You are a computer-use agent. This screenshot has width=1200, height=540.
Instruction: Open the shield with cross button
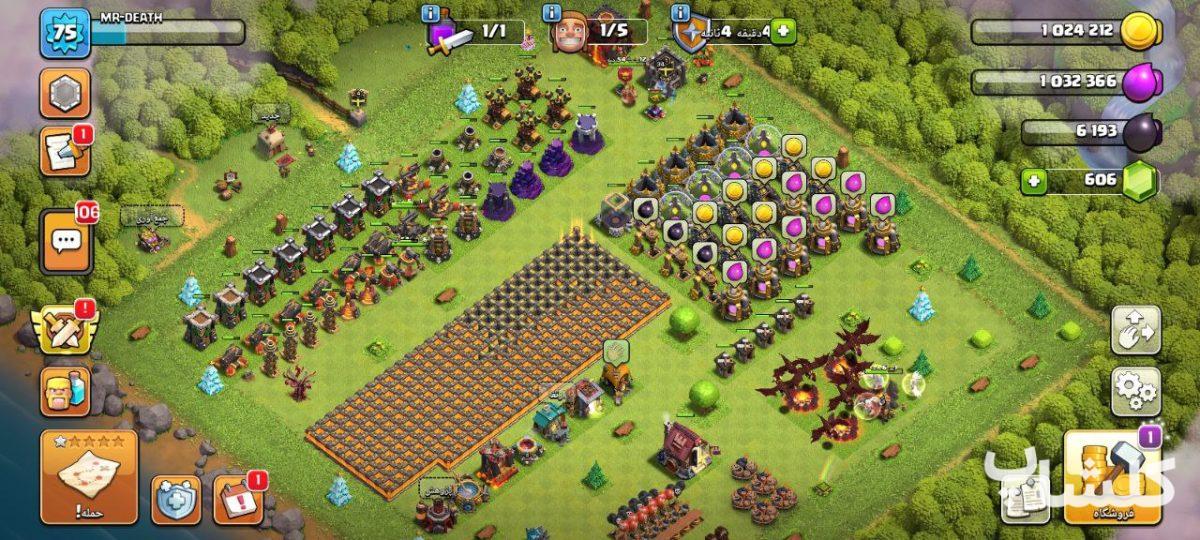tap(176, 499)
